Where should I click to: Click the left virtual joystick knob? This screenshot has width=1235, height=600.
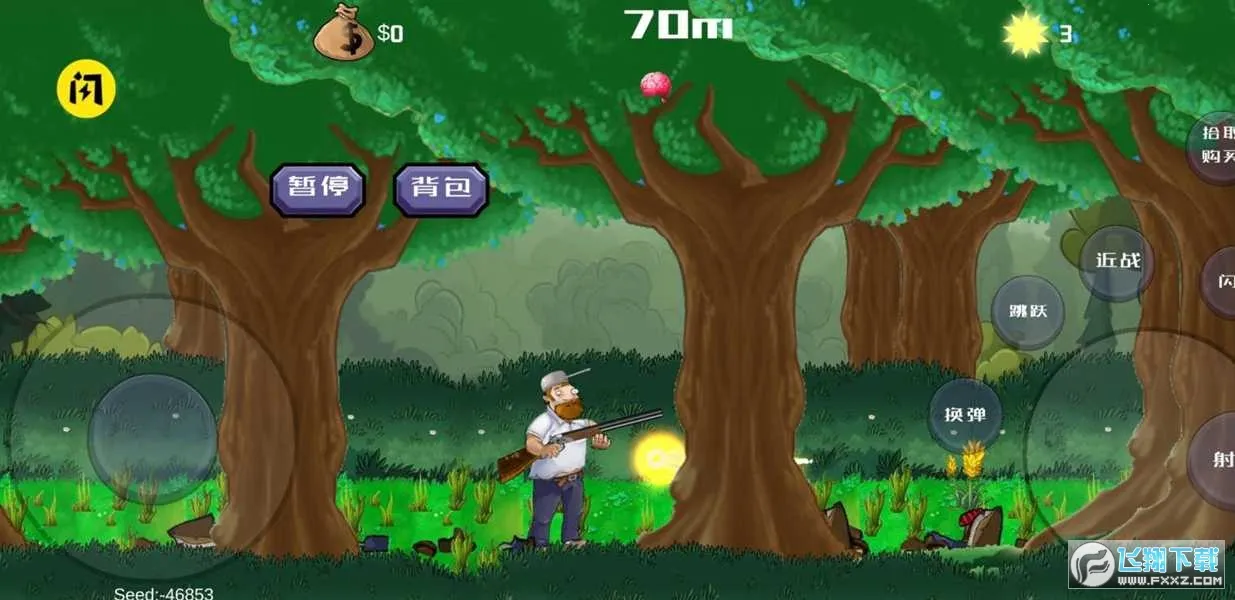[x=152, y=438]
